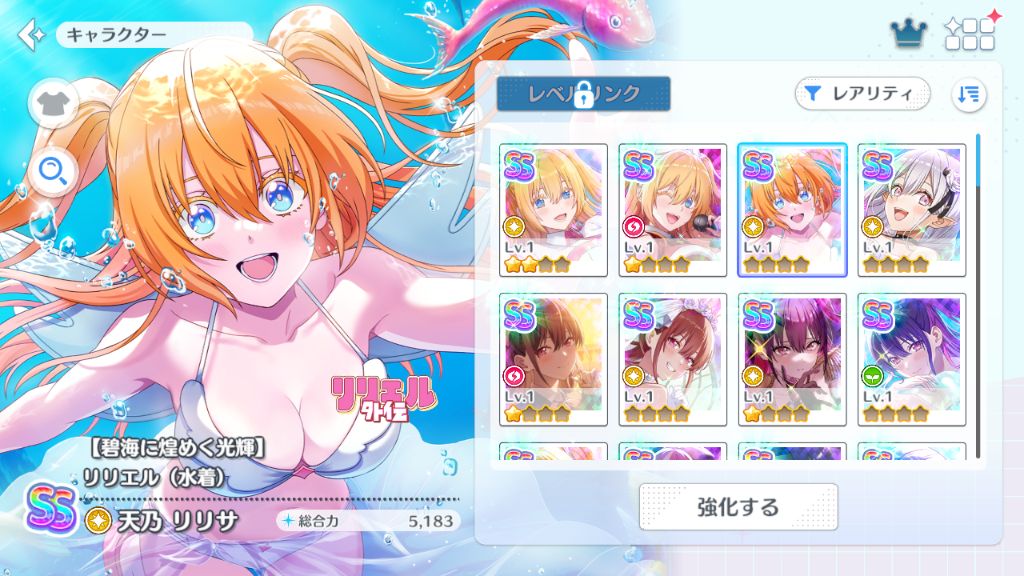Screen dimensions: 1024x576
Task: Tap the magnifying glass zoom icon
Action: tap(53, 172)
